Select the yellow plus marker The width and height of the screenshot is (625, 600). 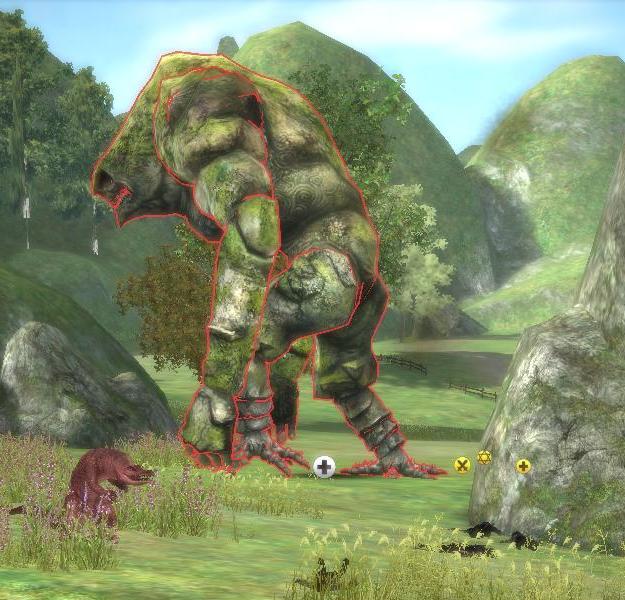coord(523,465)
